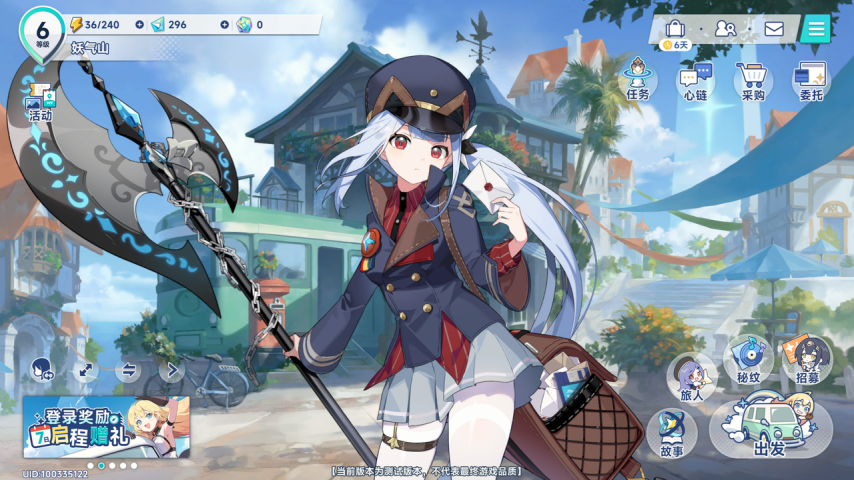Open the 登录奖励 login reward banner
This screenshot has height=480, width=854.
[x=107, y=427]
